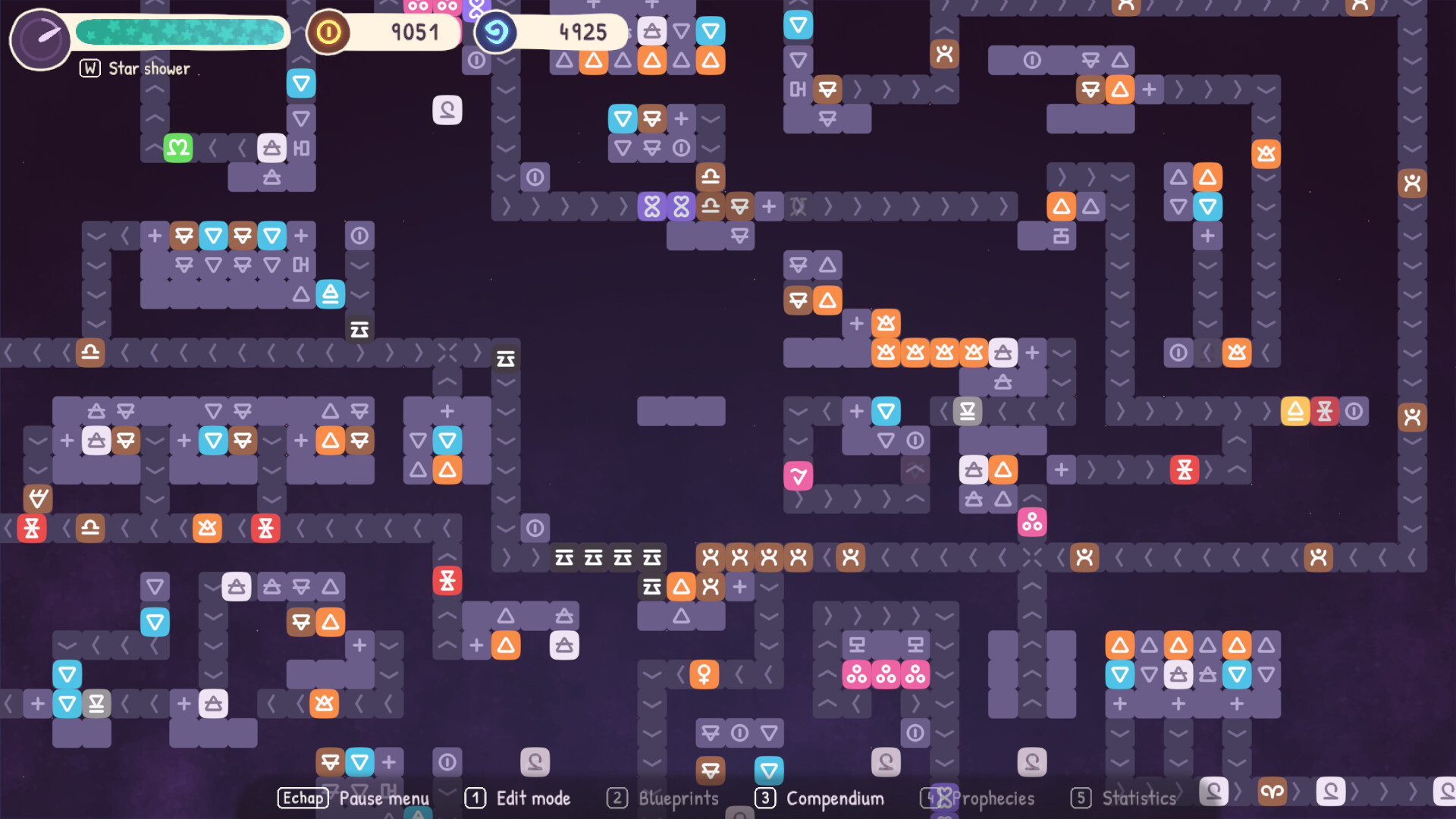The width and height of the screenshot is (1456, 819).
Task: Select the red hourglass tile
Action: click(447, 580)
